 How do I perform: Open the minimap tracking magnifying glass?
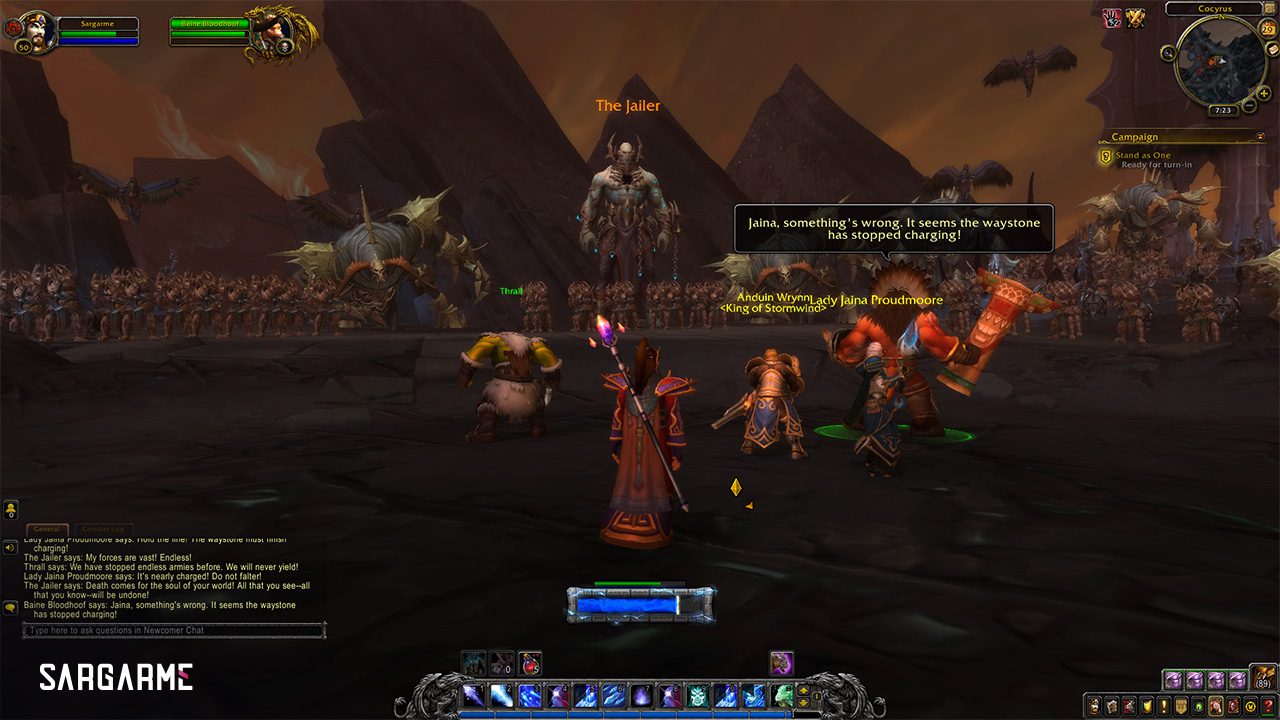[x=1169, y=52]
